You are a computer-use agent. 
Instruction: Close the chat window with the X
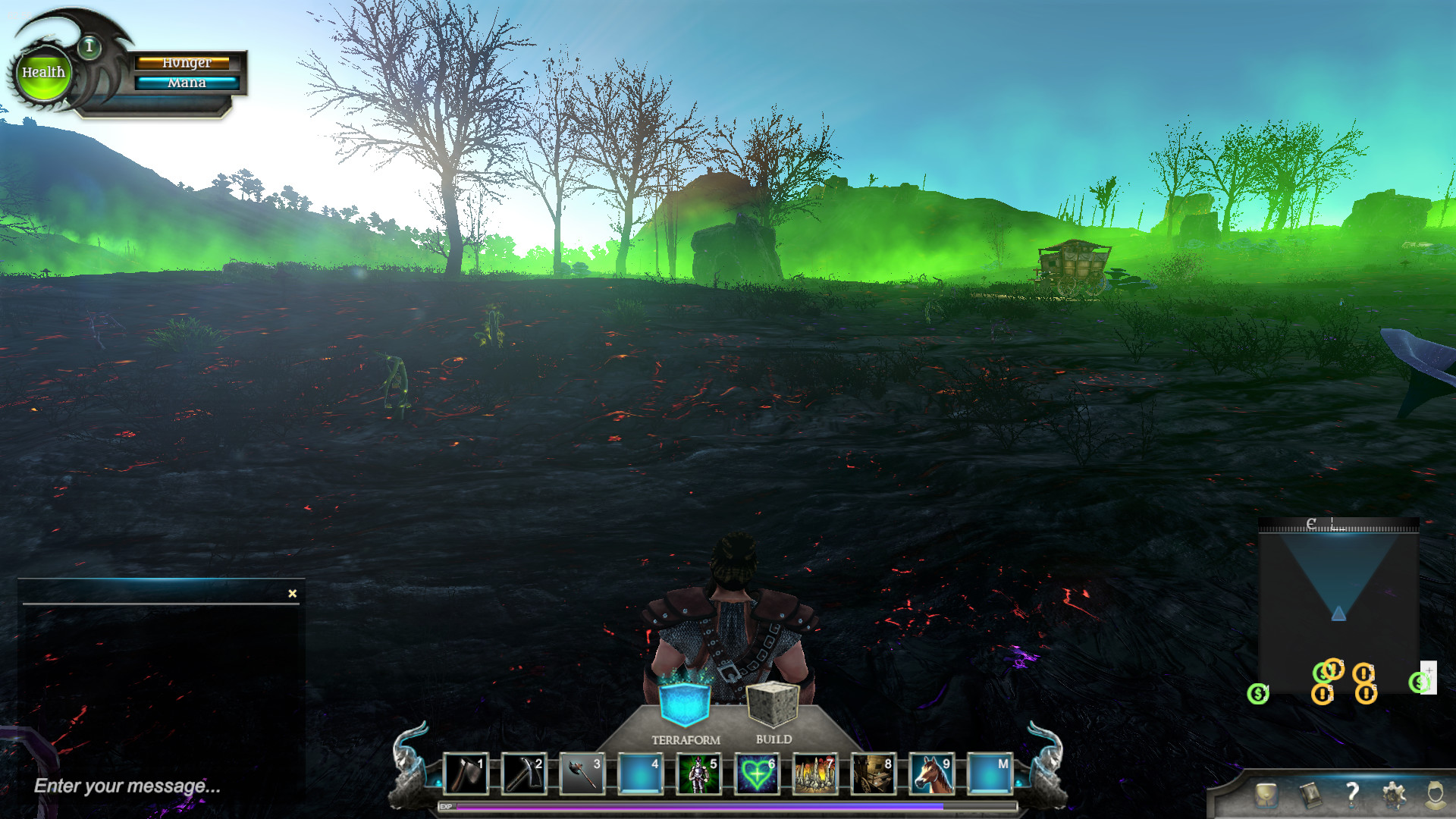click(x=291, y=593)
